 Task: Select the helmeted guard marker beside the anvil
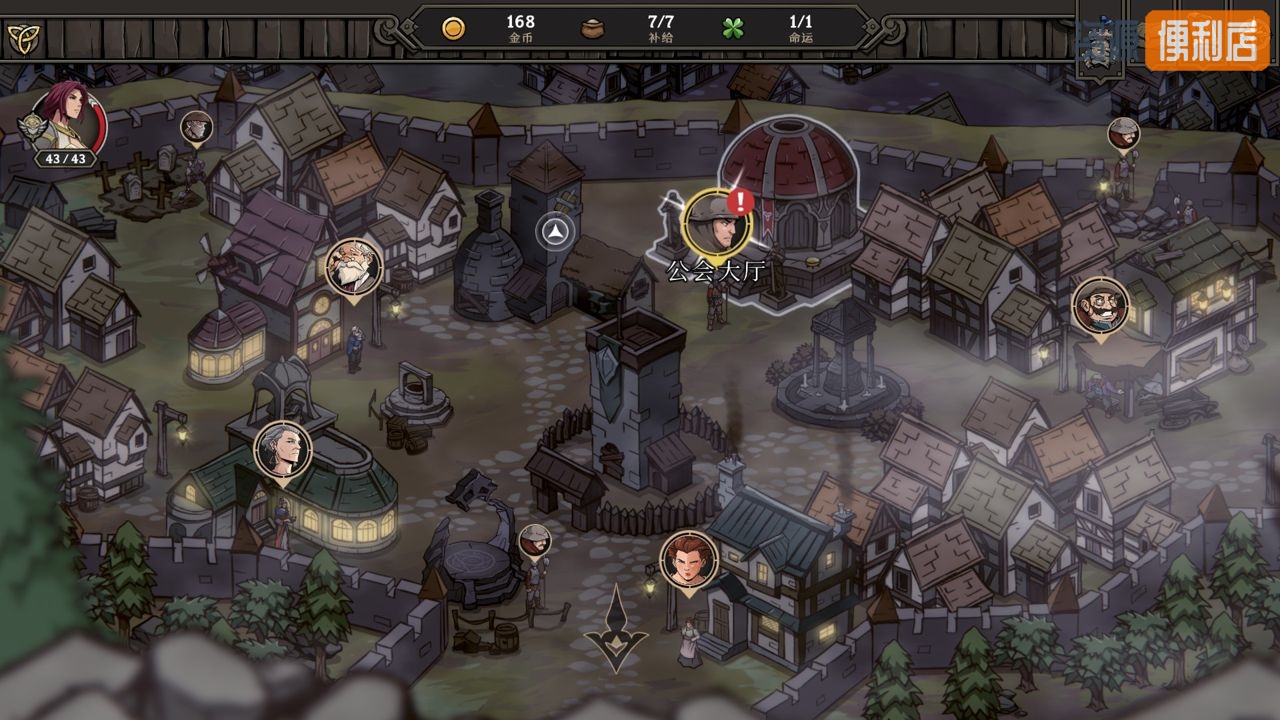535,541
